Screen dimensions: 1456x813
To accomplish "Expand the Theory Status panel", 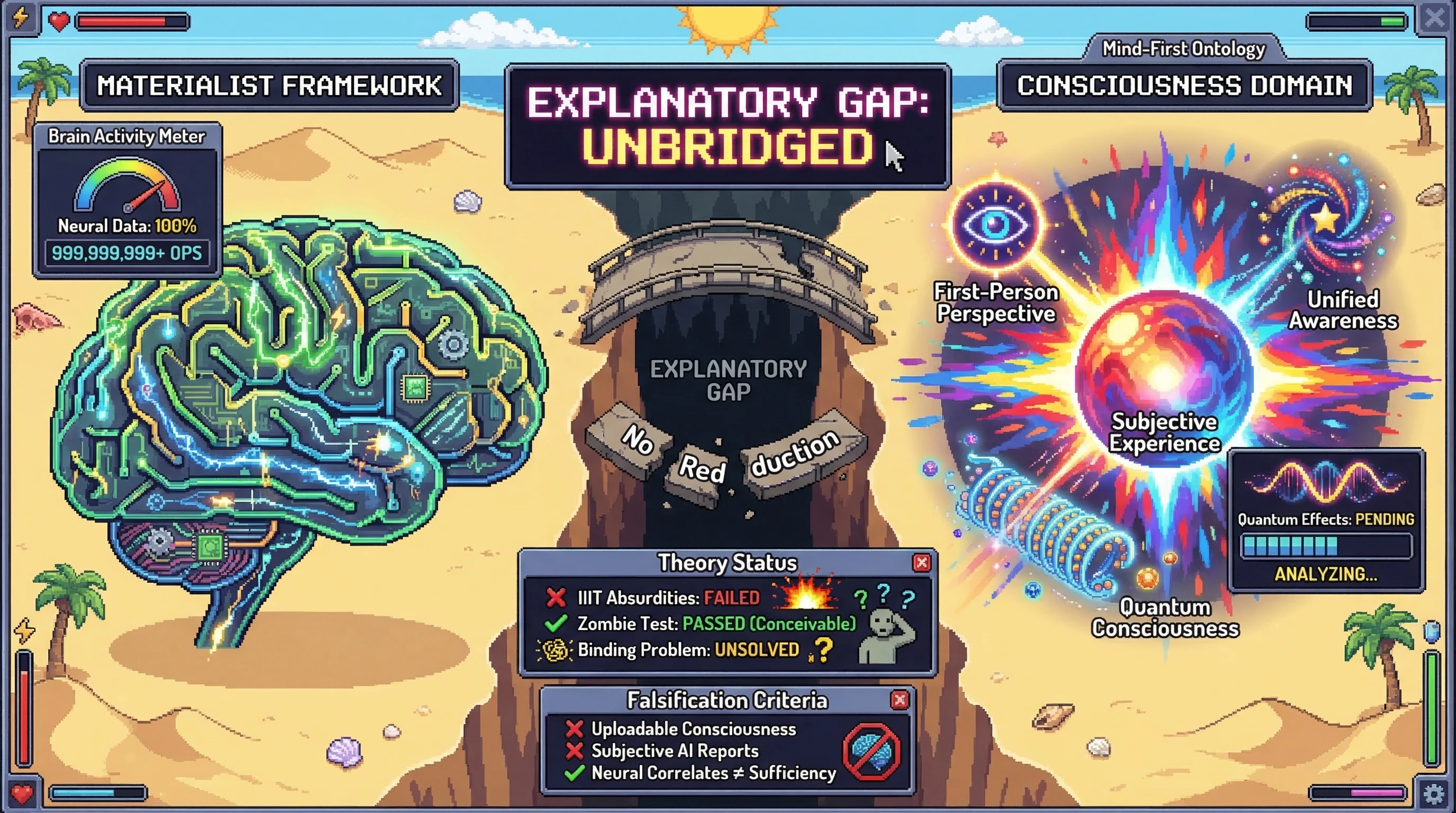I will tap(727, 562).
